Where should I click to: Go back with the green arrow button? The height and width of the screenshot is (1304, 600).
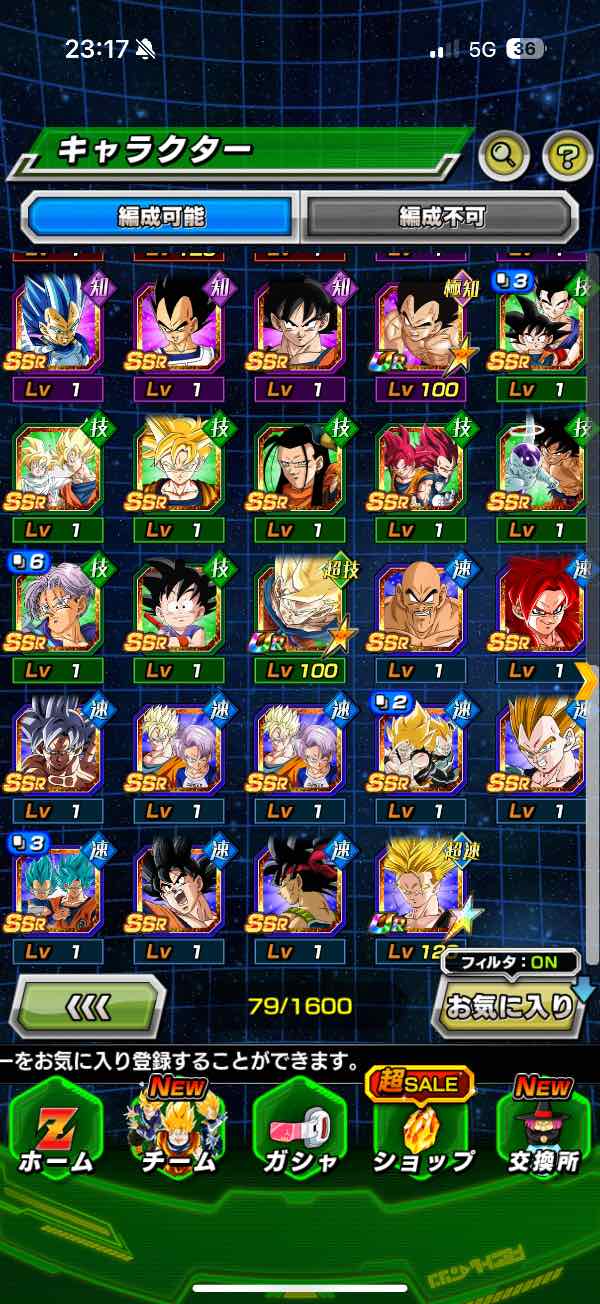[x=88, y=1005]
